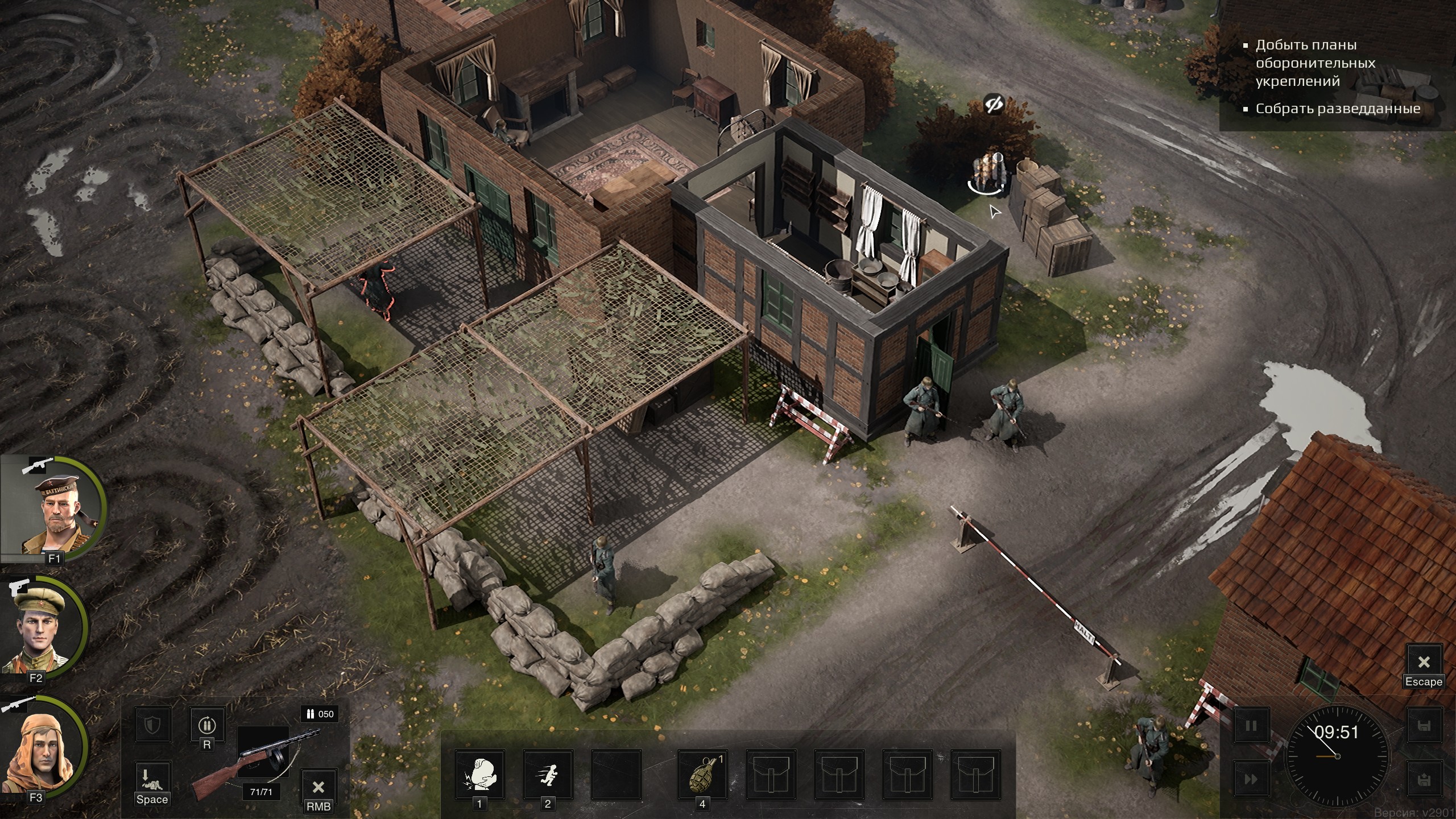Screen dimensions: 1456x819
Task: Quick save with the floppy disk button
Action: coord(1424,726)
